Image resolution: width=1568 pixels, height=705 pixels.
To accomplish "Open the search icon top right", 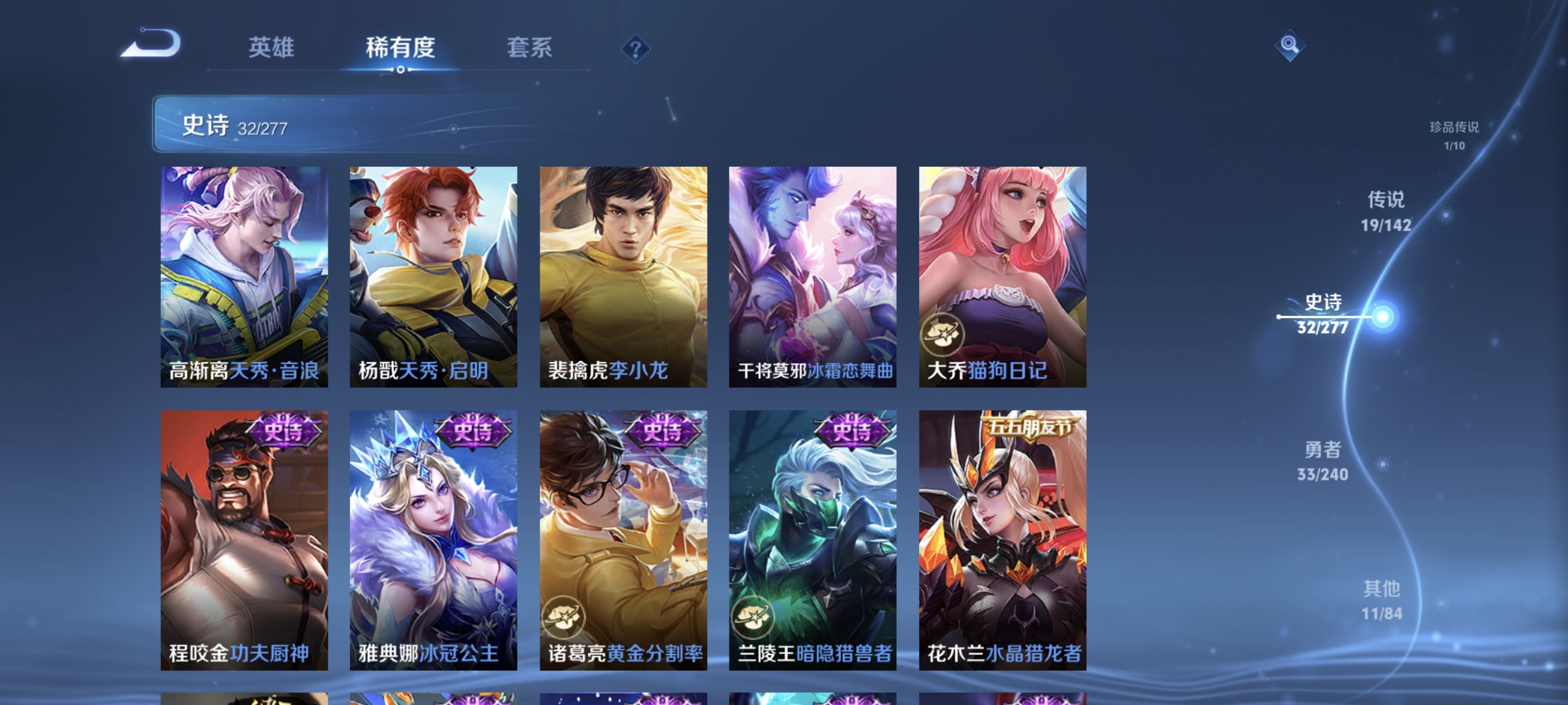I will click(1289, 46).
